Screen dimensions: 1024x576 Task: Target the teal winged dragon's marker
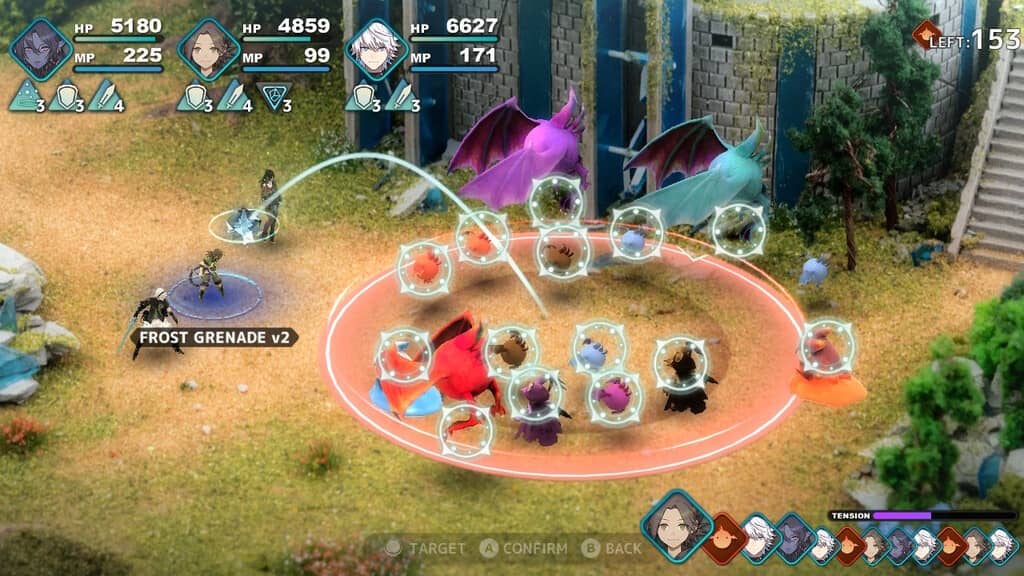(x=739, y=230)
